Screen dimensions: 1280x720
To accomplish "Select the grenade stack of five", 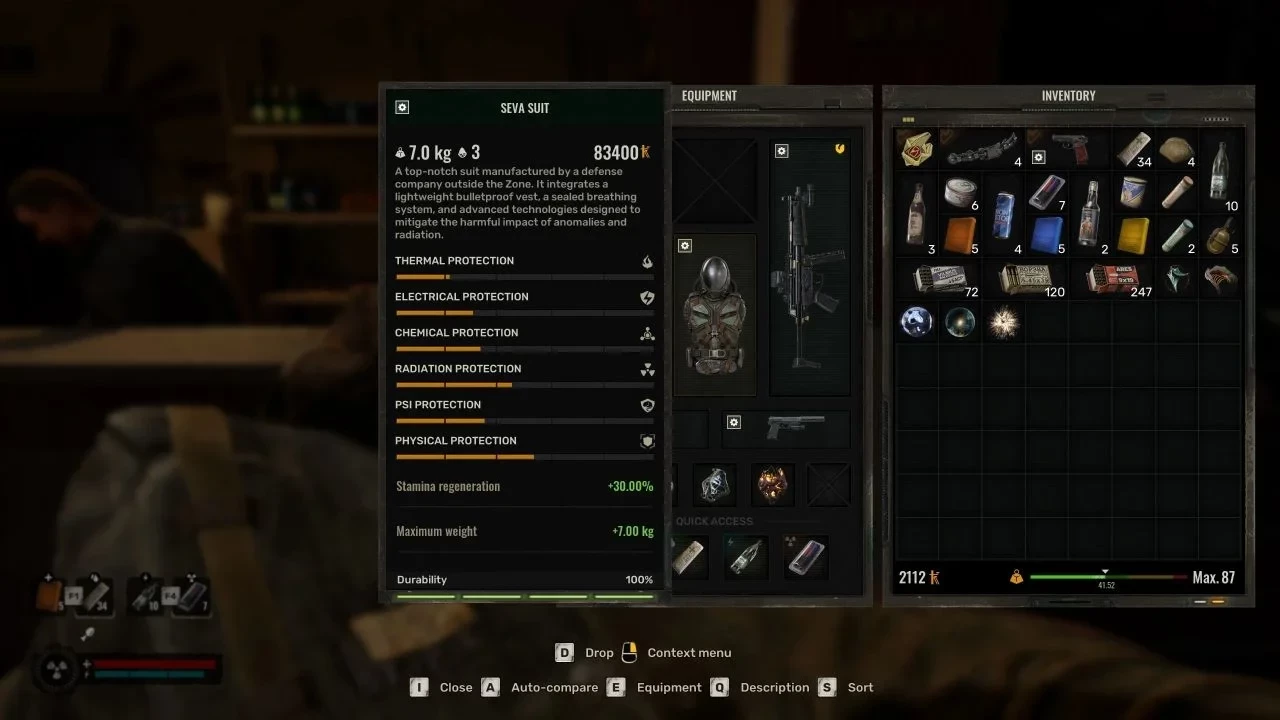I will pos(1220,236).
